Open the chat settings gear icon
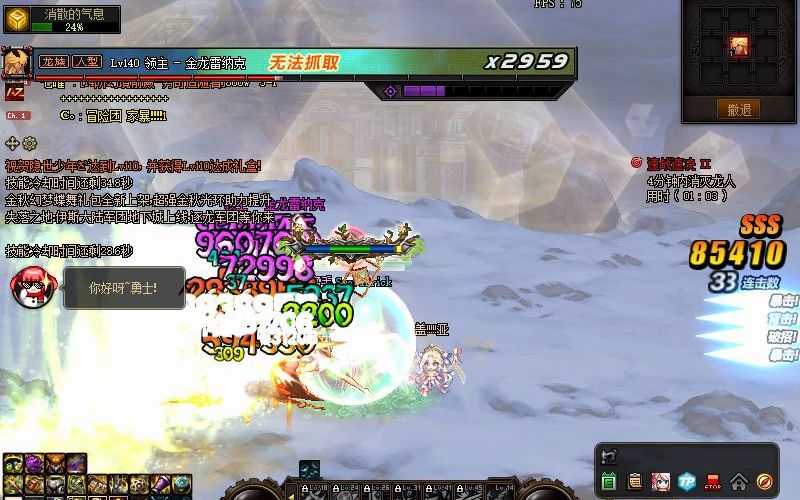The image size is (800, 500). pos(29,143)
